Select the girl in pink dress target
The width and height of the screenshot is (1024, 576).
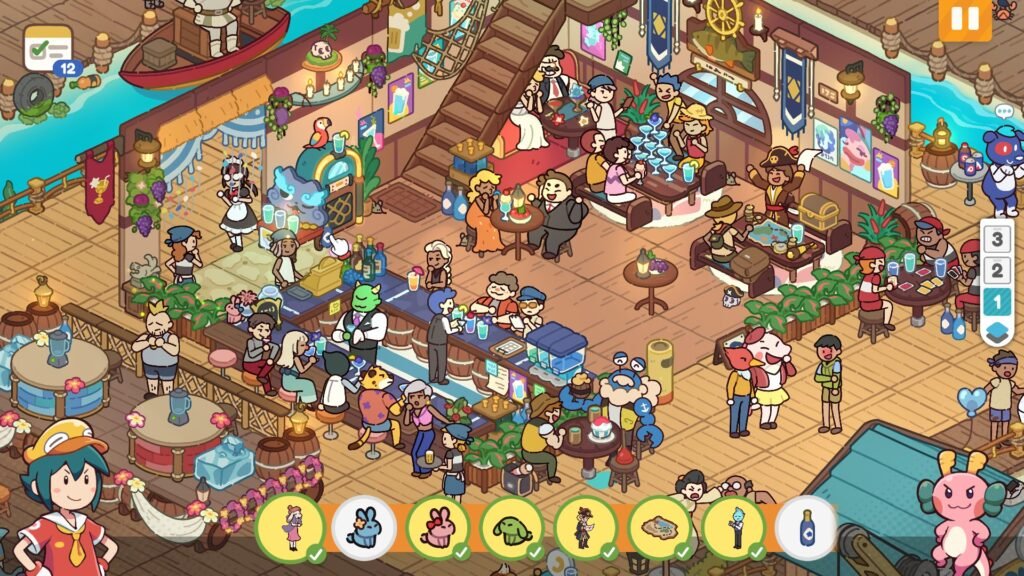click(x=291, y=527)
